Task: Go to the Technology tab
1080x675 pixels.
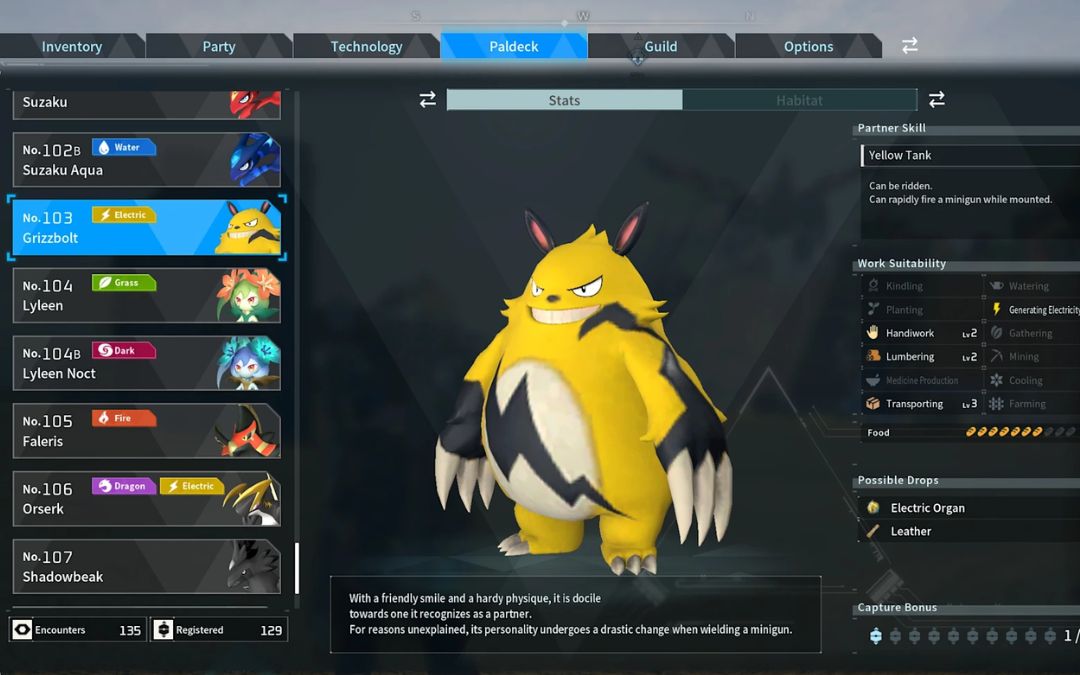Action: tap(366, 47)
